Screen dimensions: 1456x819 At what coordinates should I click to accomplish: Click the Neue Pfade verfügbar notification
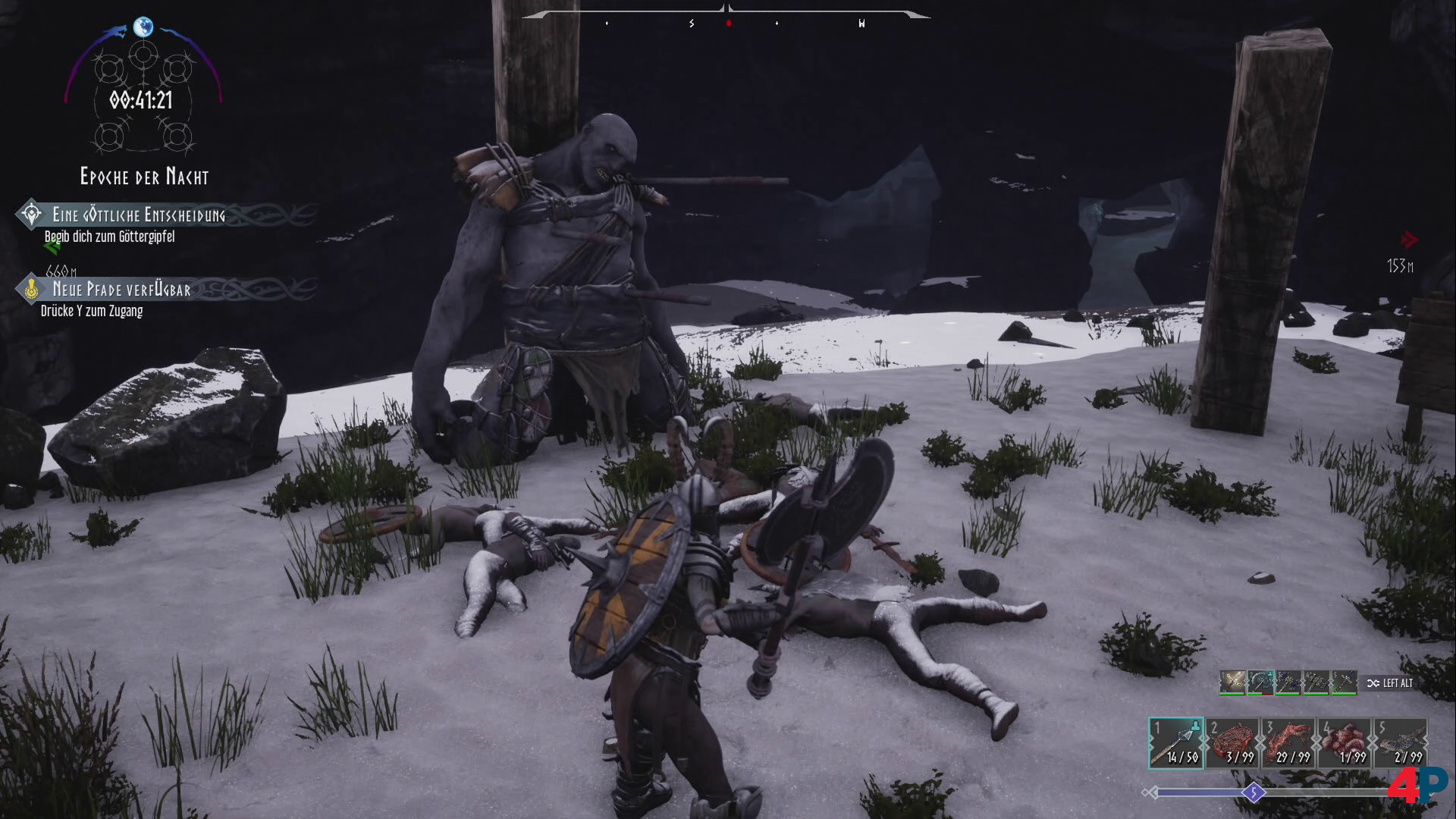[x=121, y=289]
